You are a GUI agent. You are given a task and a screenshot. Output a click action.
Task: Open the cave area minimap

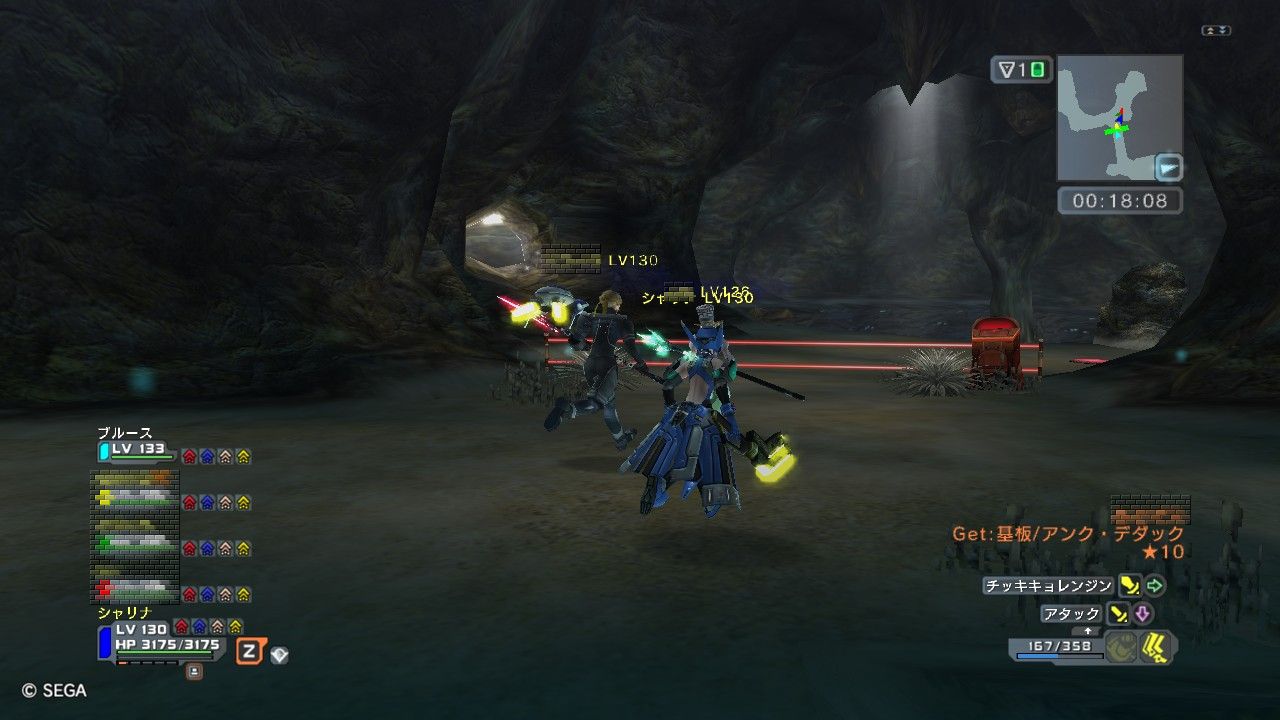coord(1119,118)
